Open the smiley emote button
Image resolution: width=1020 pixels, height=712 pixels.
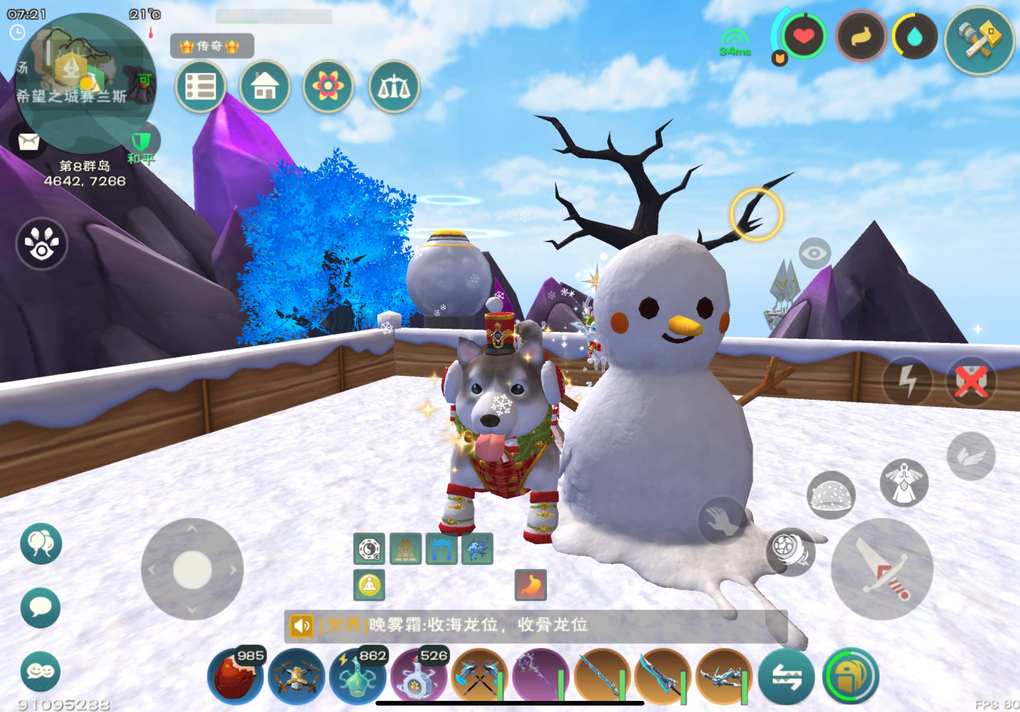[41, 671]
